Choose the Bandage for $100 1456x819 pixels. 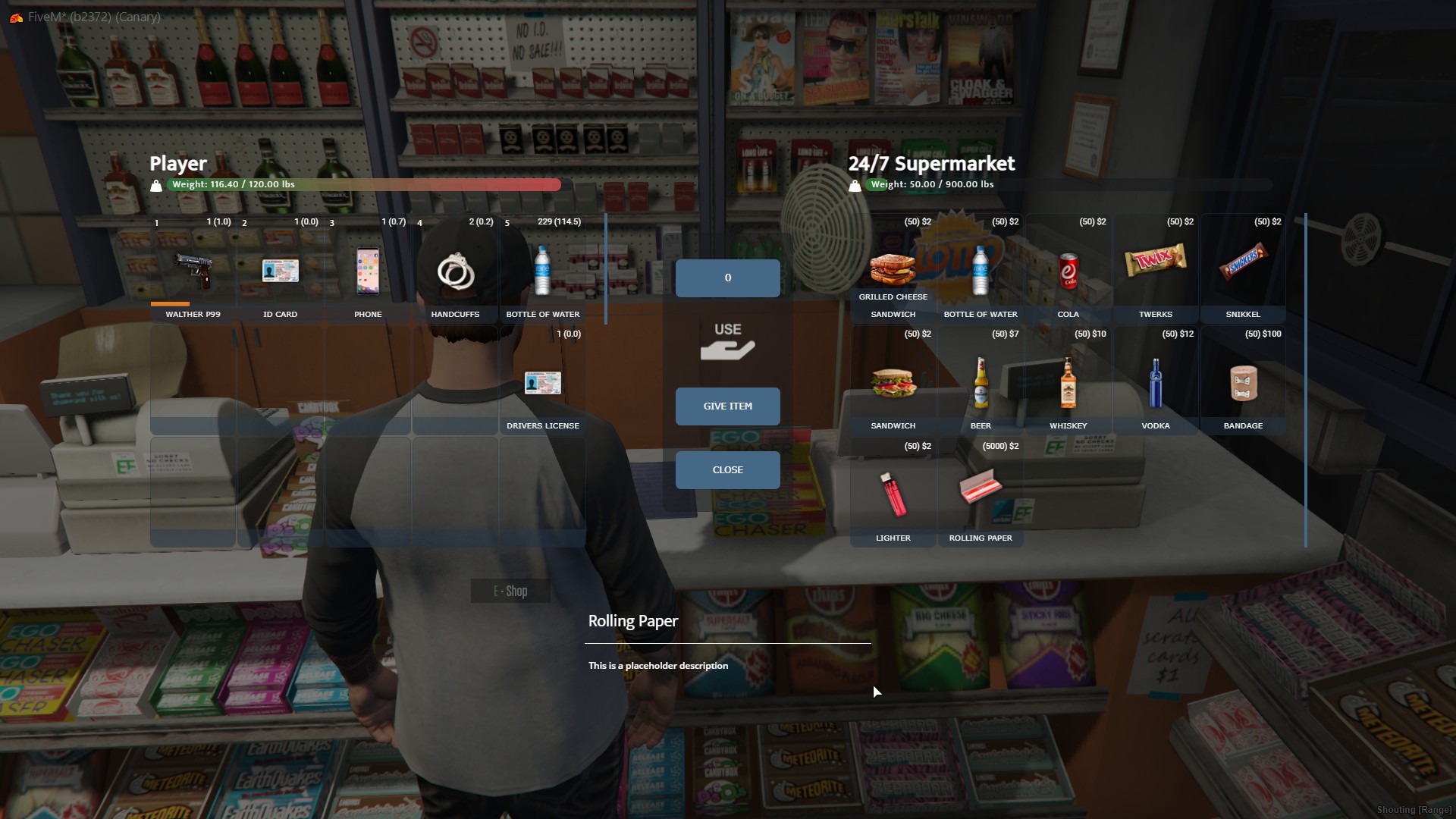1243,383
